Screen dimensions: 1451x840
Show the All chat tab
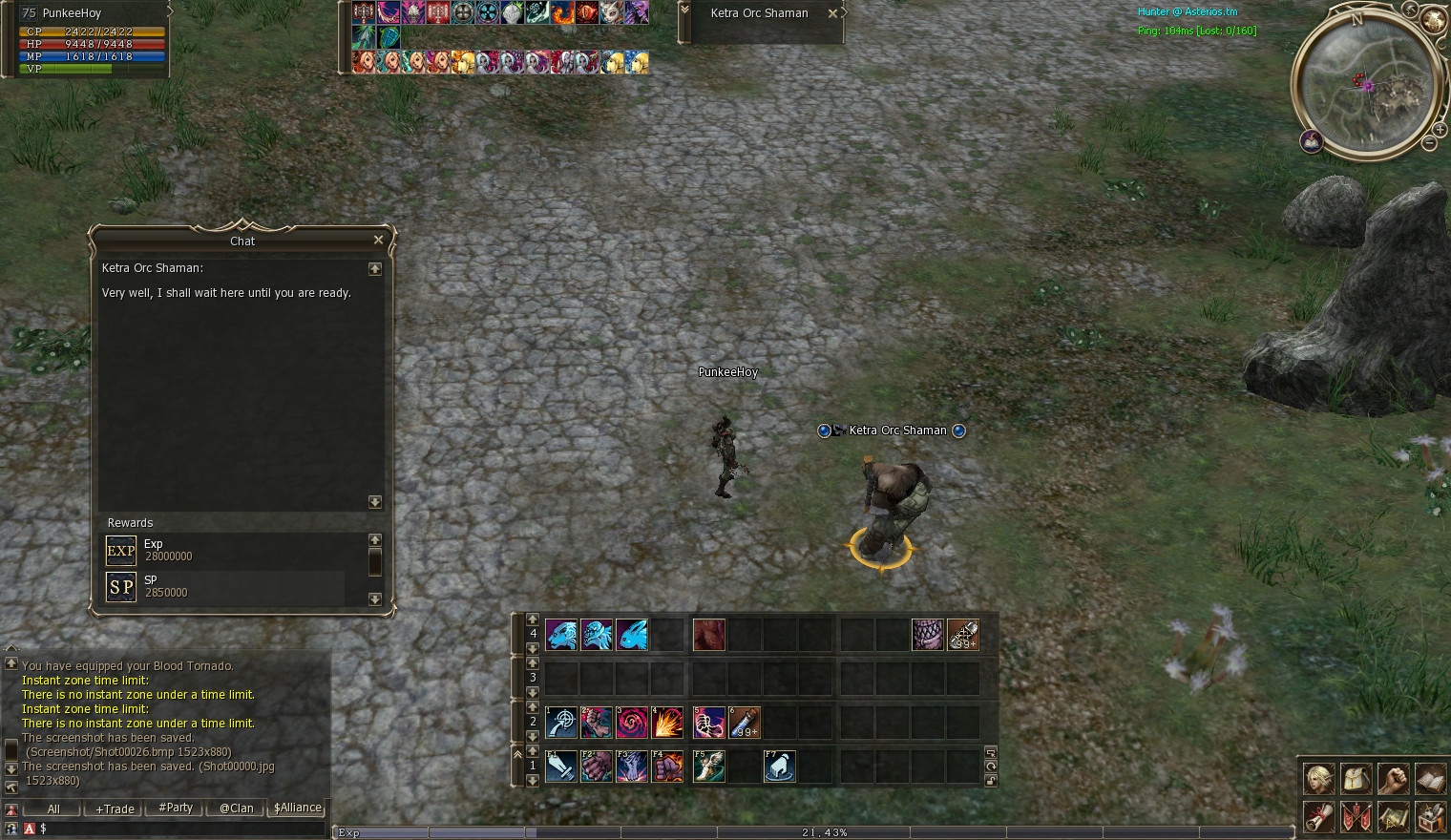(x=53, y=808)
